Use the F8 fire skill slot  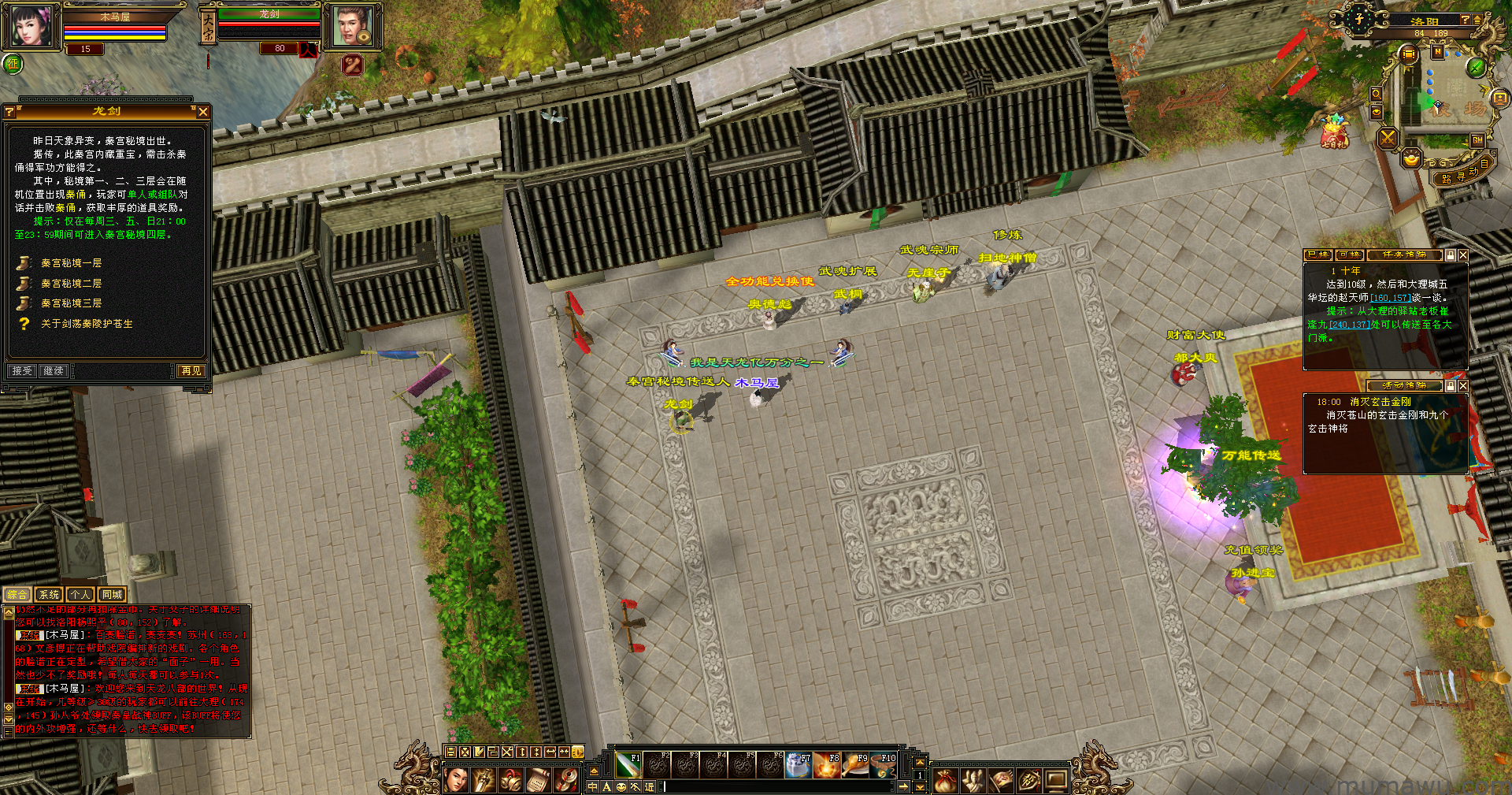click(827, 765)
